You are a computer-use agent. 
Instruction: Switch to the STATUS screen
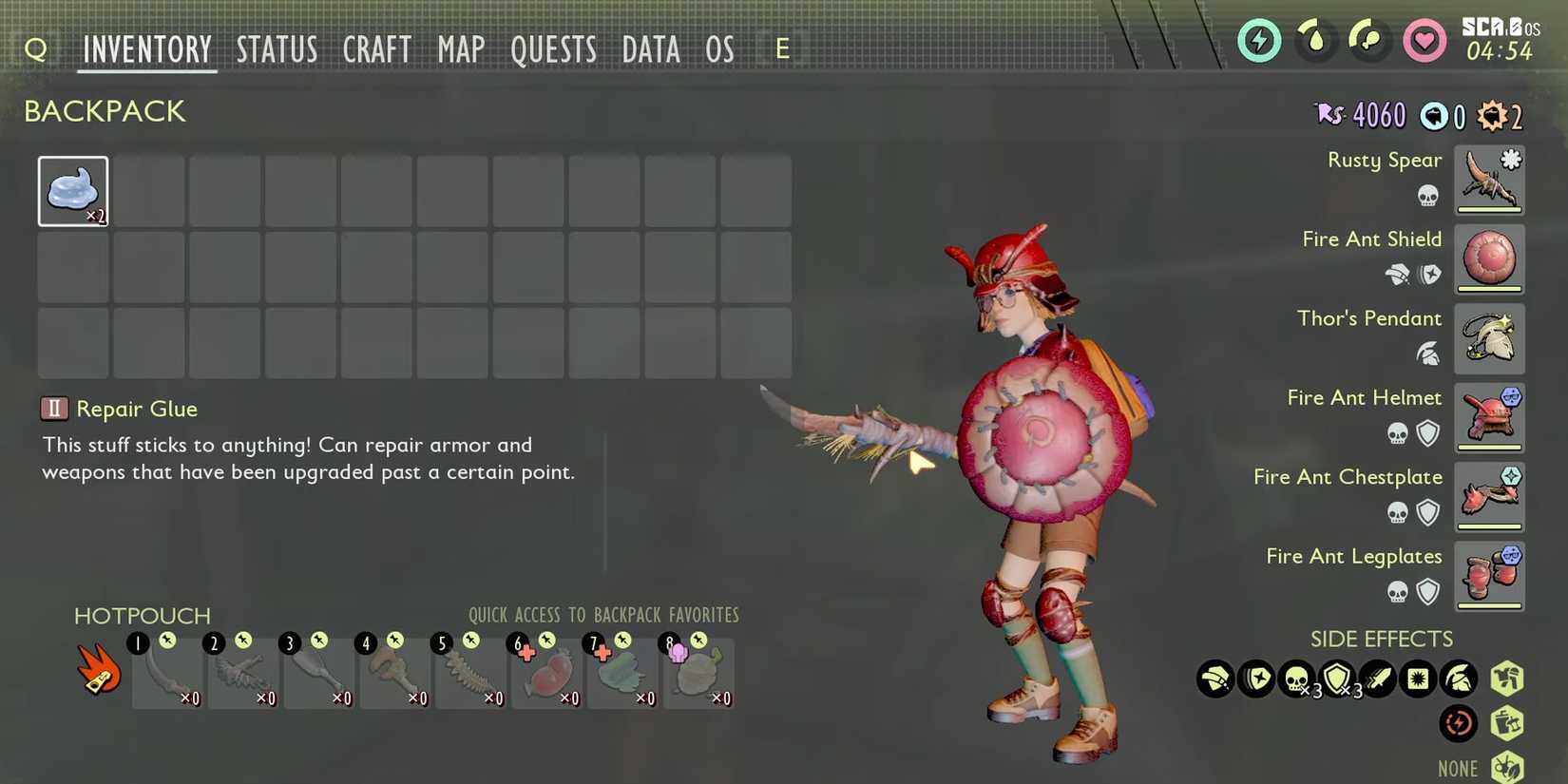point(277,49)
